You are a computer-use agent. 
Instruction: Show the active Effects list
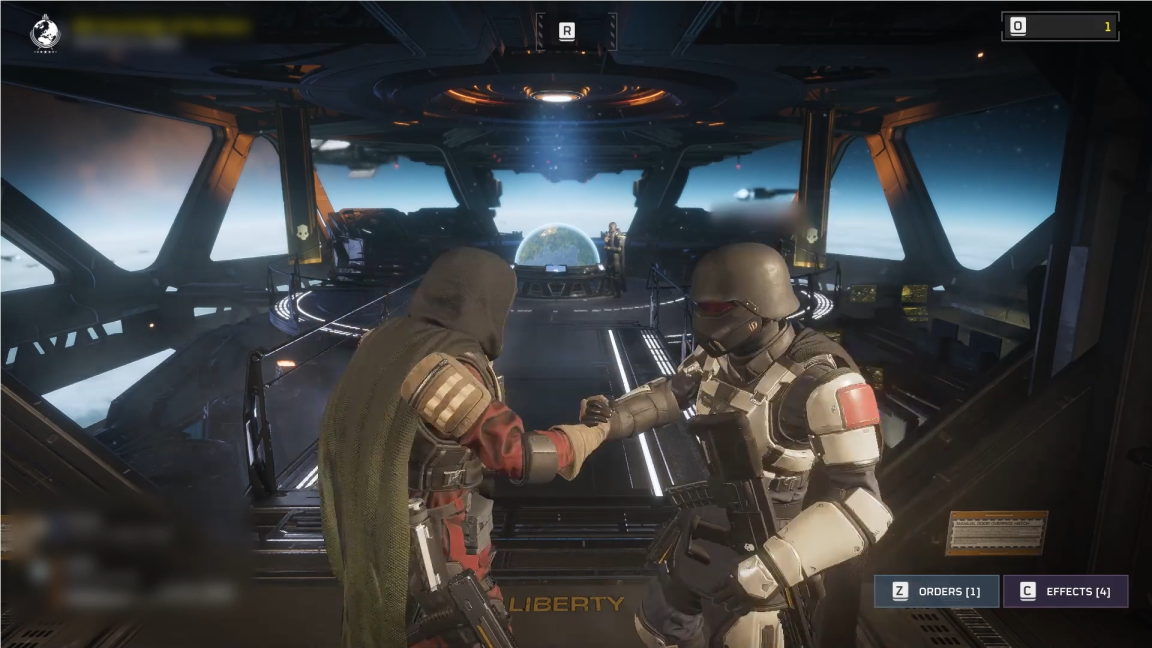click(x=1065, y=591)
